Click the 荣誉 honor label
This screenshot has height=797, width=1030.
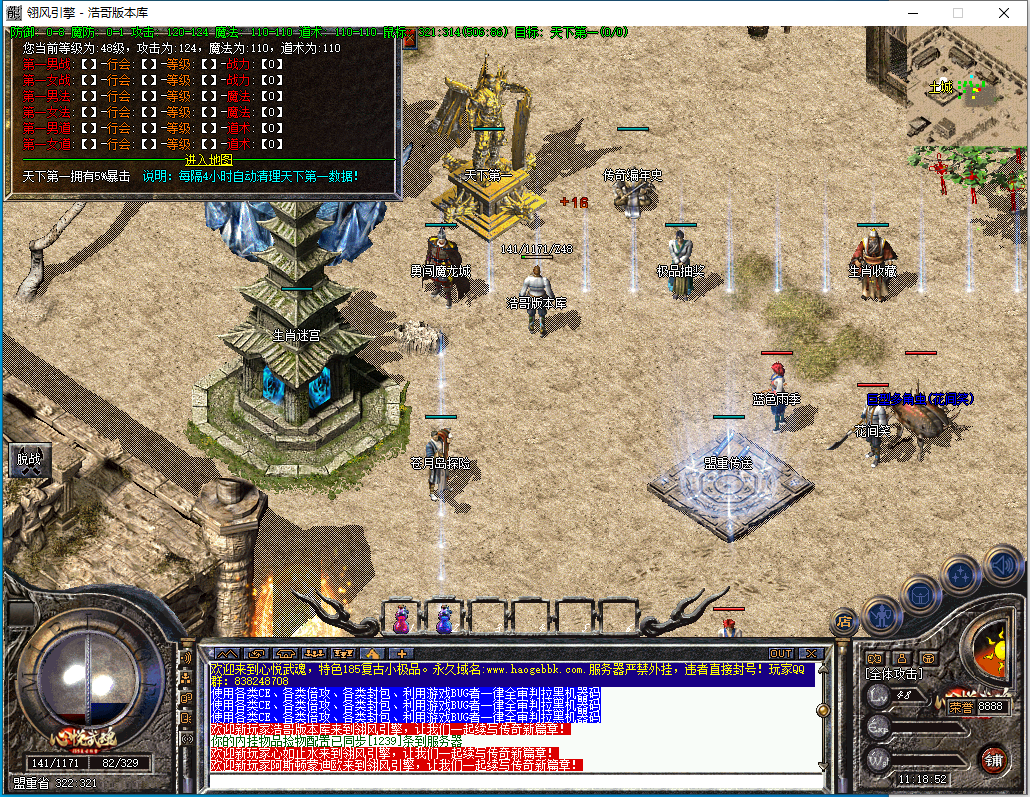coord(961,706)
